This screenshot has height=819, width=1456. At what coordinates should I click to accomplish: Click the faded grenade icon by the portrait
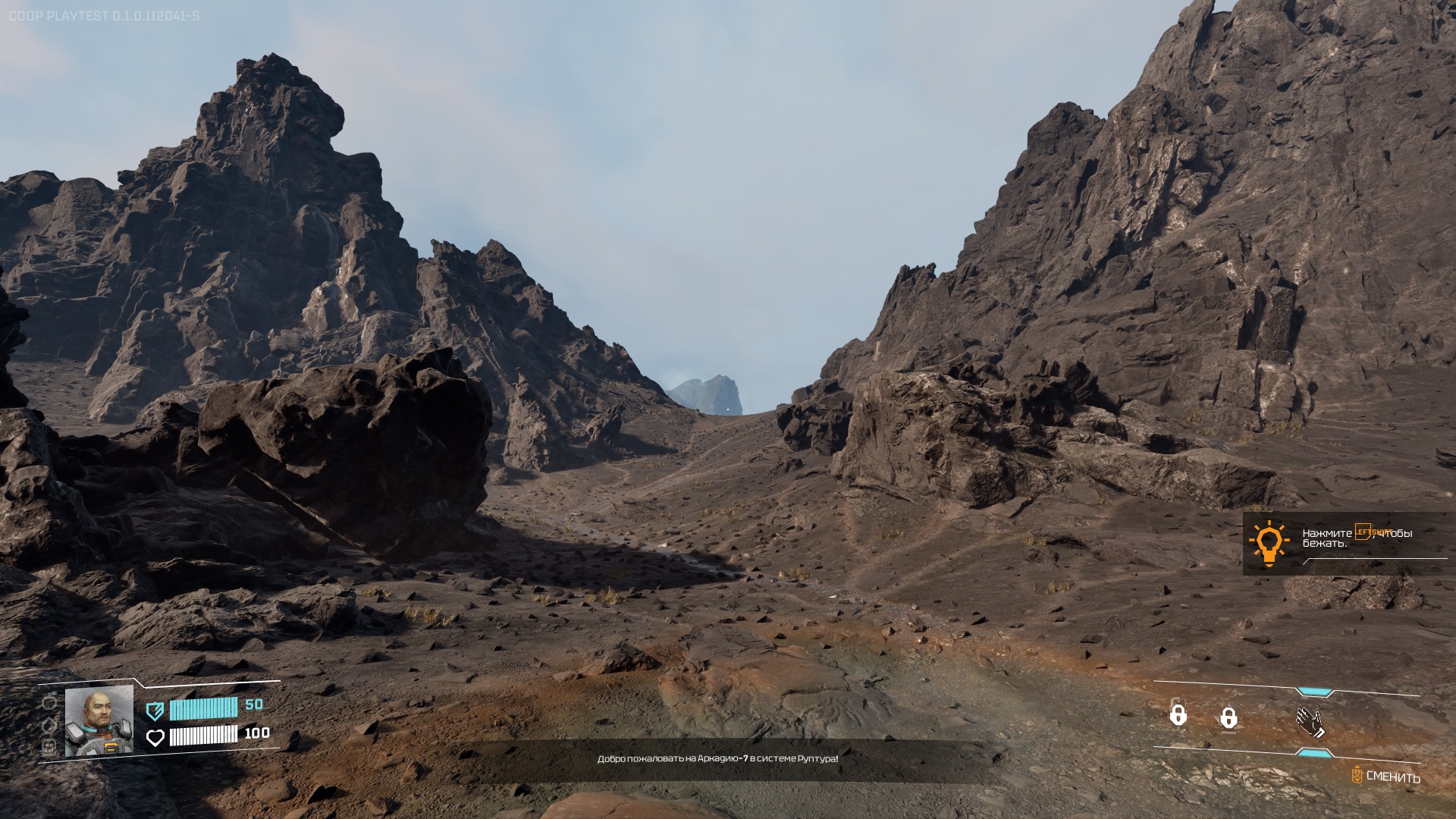[x=50, y=702]
